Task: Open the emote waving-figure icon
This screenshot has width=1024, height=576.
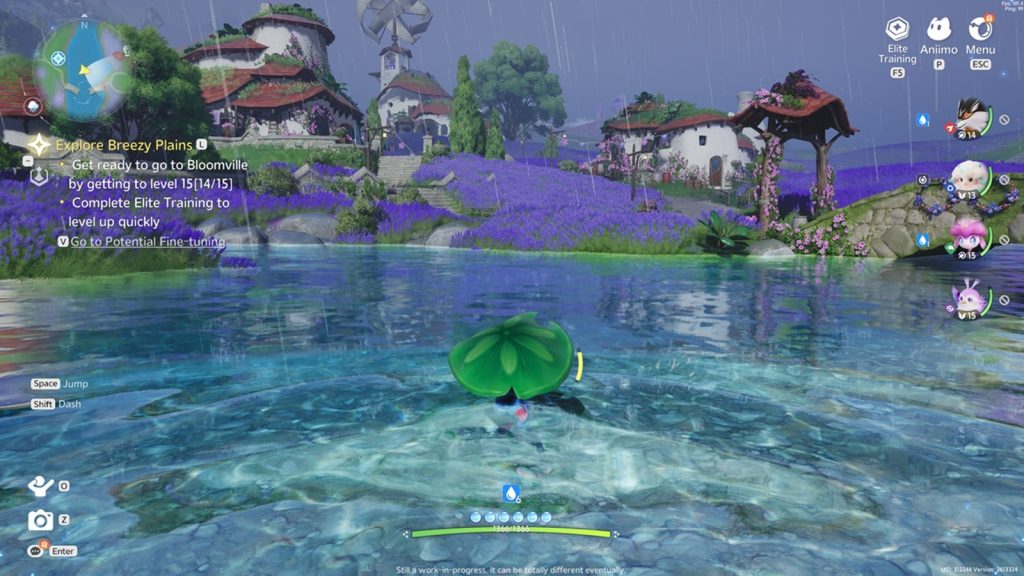Action: coord(40,486)
